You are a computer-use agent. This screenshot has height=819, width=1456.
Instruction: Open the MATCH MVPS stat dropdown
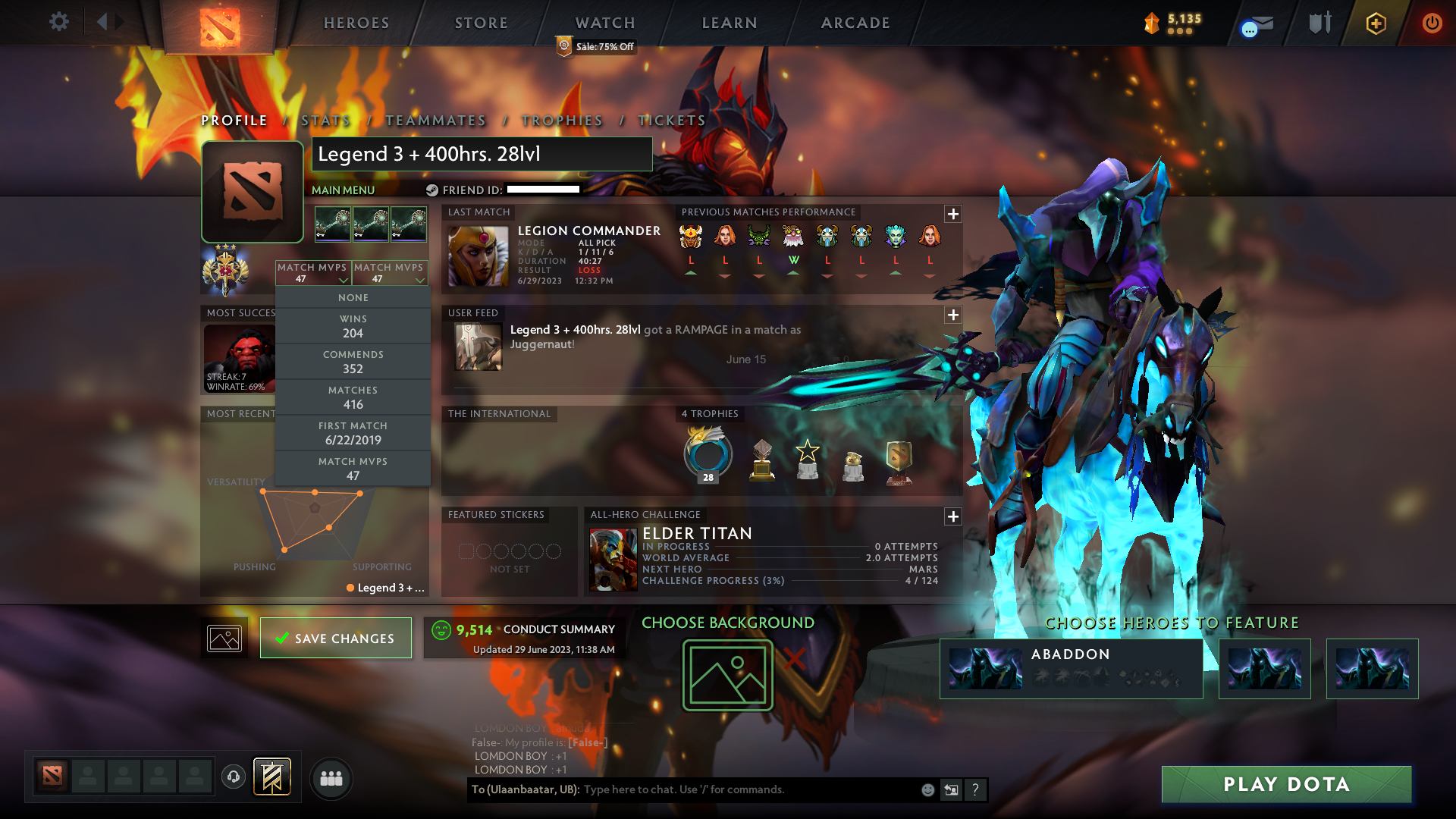click(313, 273)
